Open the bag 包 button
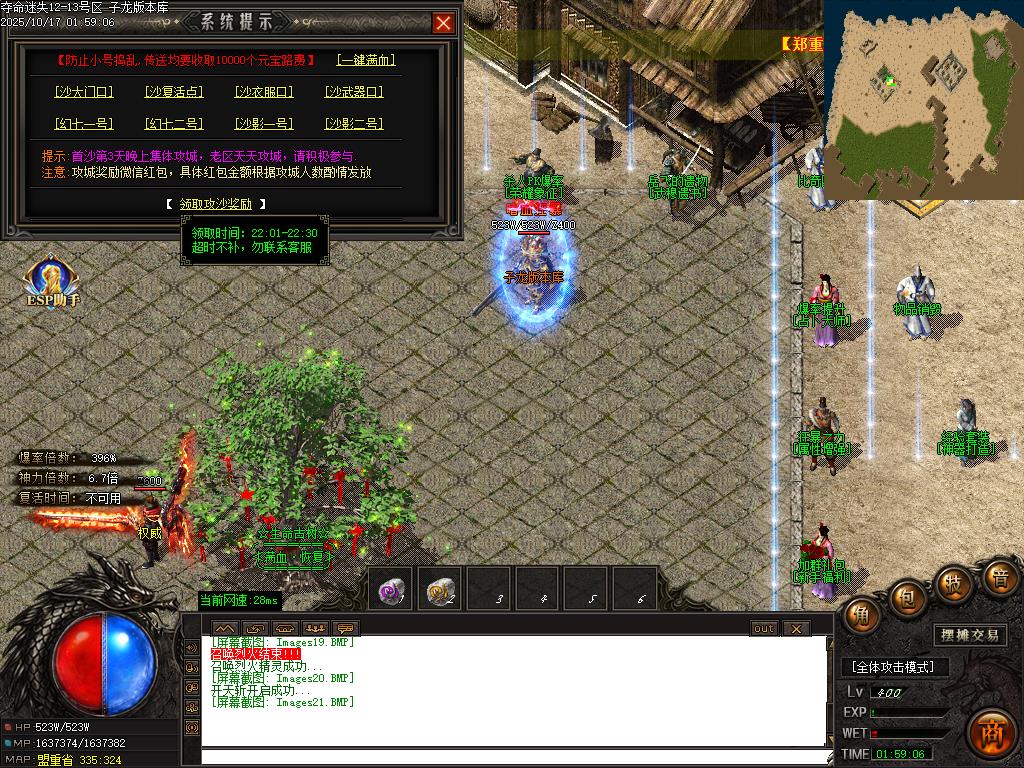Screen dimensions: 1024x768 [908, 597]
